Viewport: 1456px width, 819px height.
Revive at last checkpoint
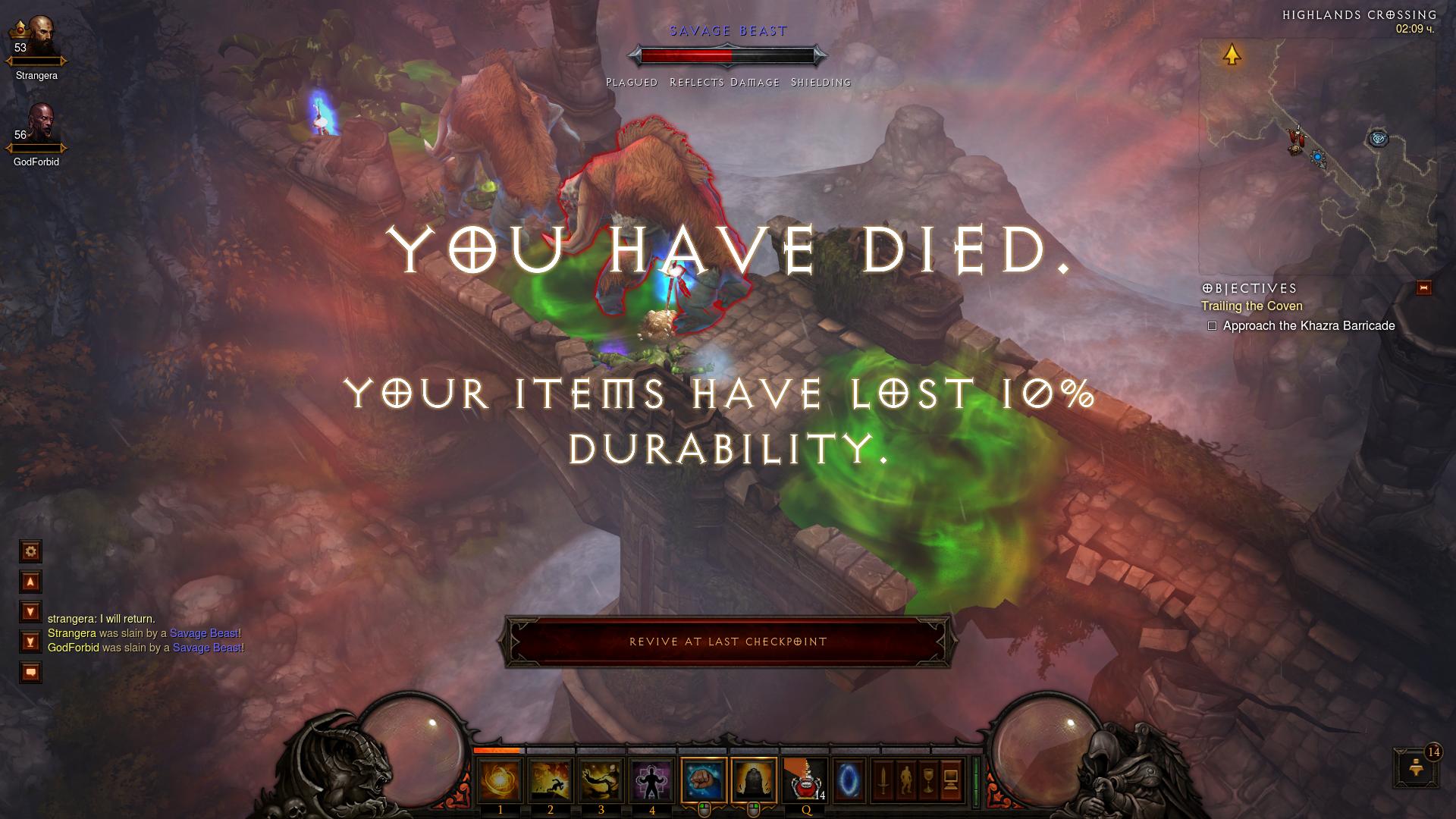click(x=727, y=642)
